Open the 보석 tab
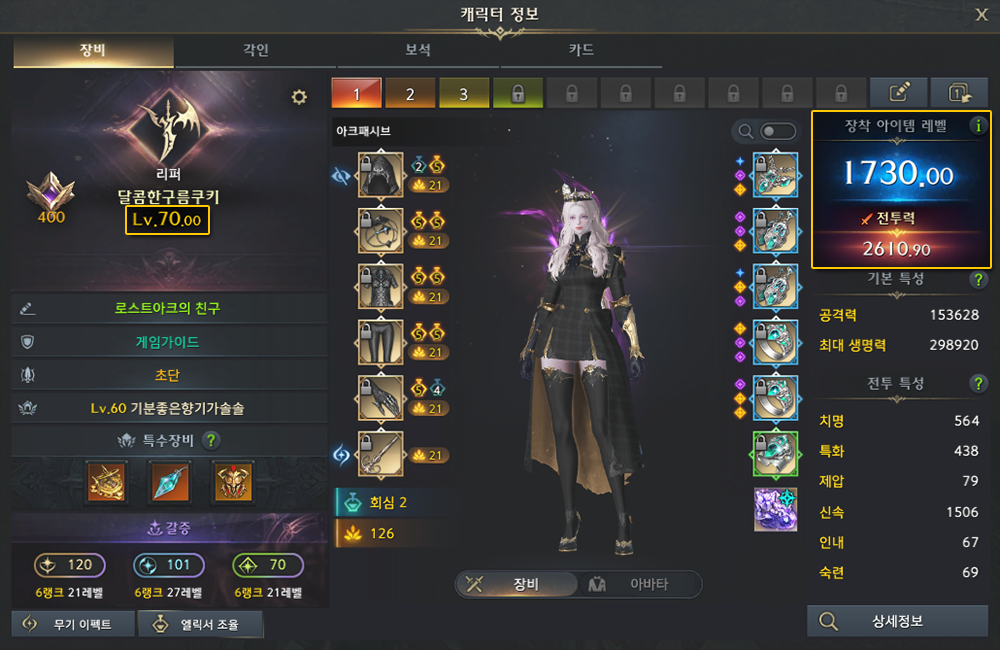The height and width of the screenshot is (650, 1000). 418,51
